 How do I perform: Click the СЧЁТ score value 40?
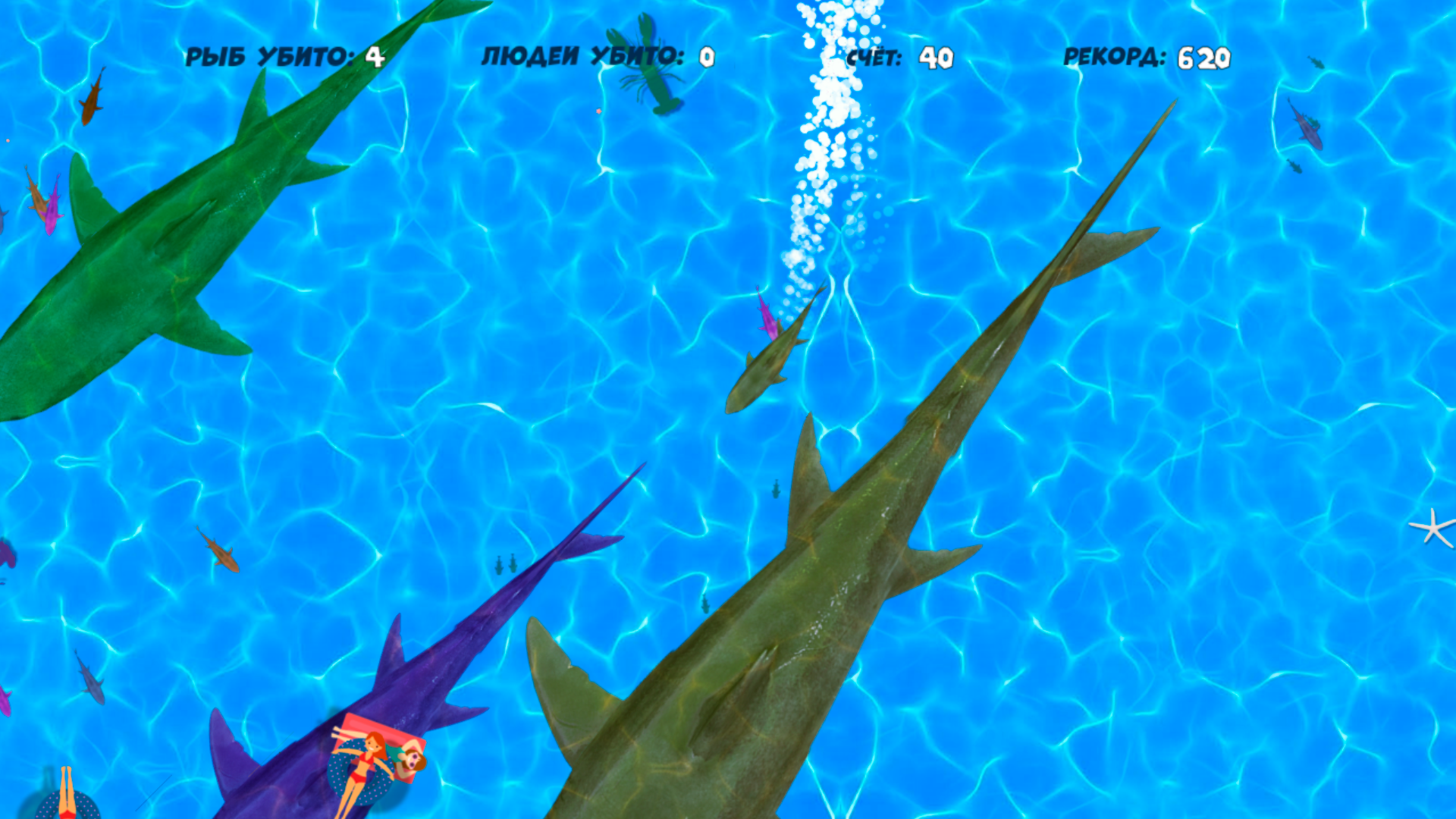[937, 55]
